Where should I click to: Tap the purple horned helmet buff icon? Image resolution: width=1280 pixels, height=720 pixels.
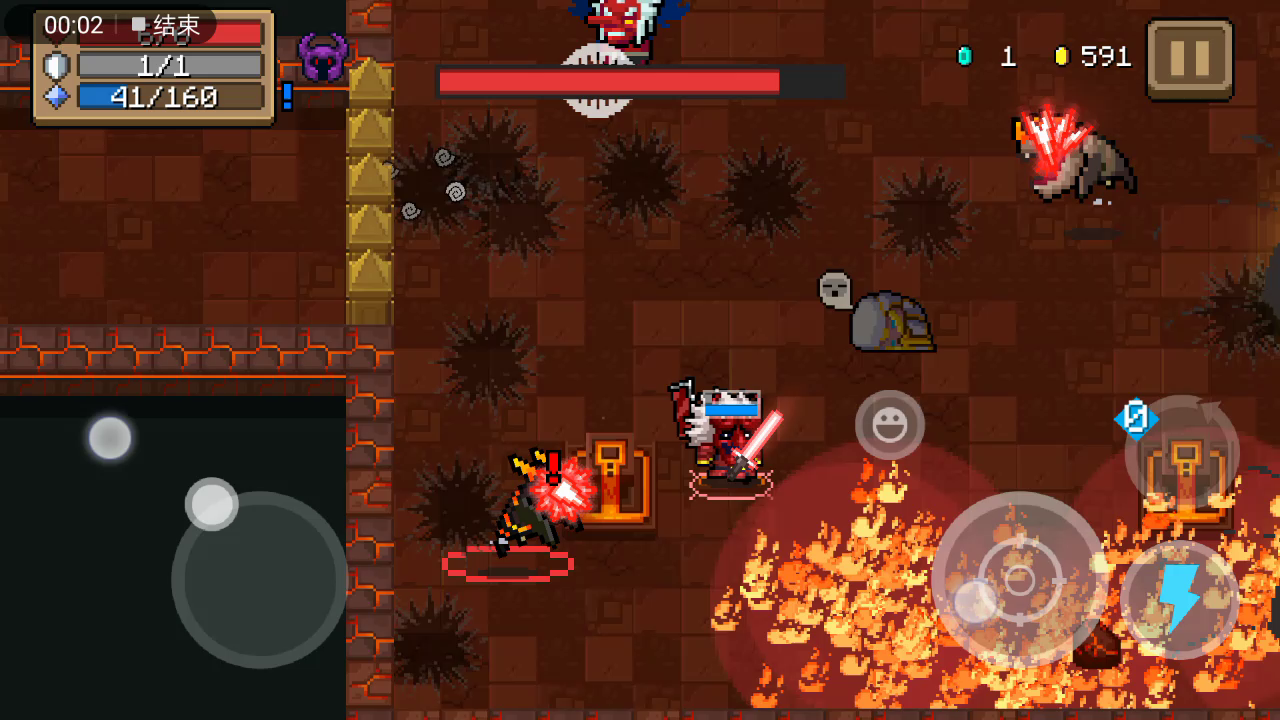point(322,58)
